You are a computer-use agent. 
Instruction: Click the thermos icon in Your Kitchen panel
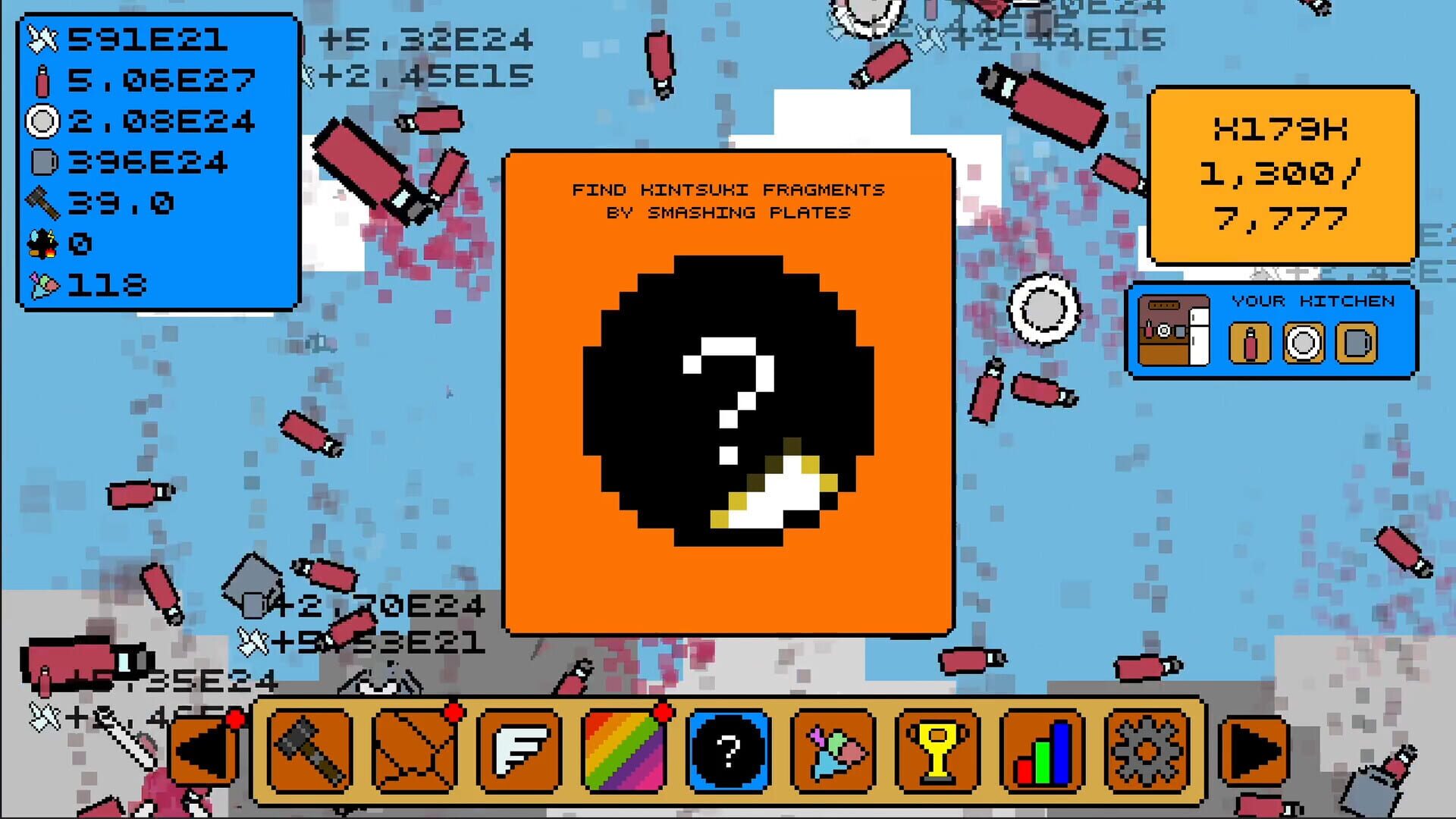tap(1252, 343)
